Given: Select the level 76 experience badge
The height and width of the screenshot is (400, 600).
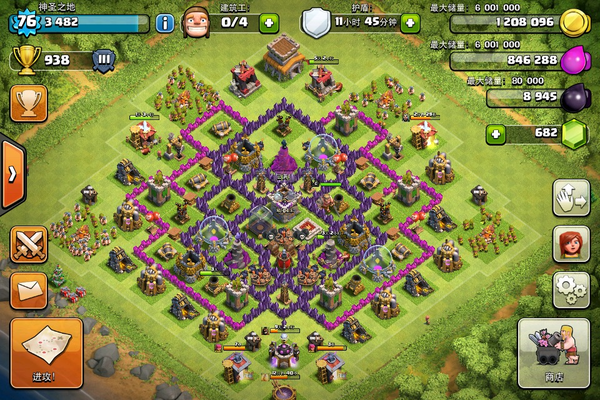Looking at the screenshot, I should pos(20,23).
